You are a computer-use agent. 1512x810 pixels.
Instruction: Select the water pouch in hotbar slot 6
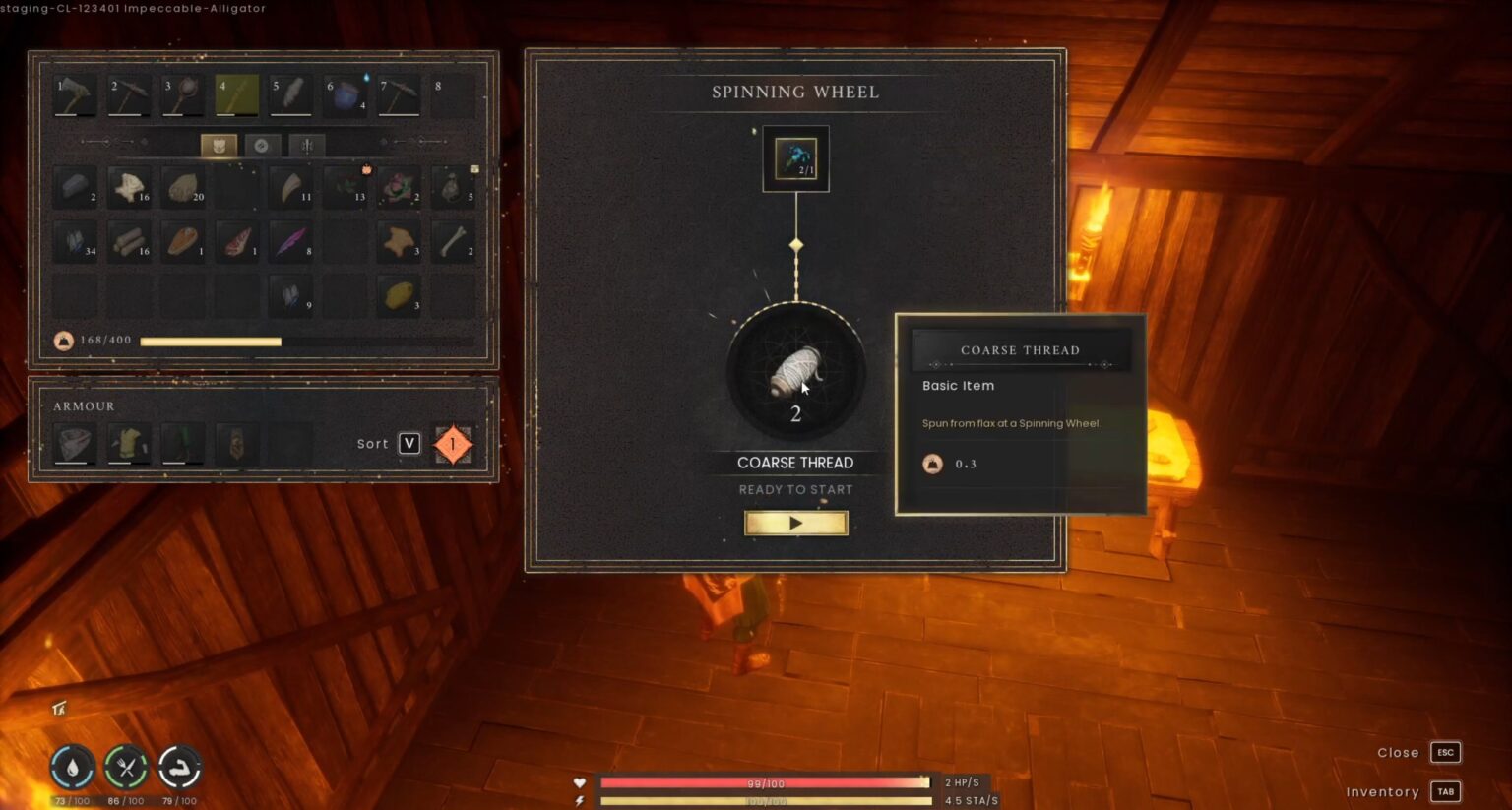pyautogui.click(x=345, y=93)
